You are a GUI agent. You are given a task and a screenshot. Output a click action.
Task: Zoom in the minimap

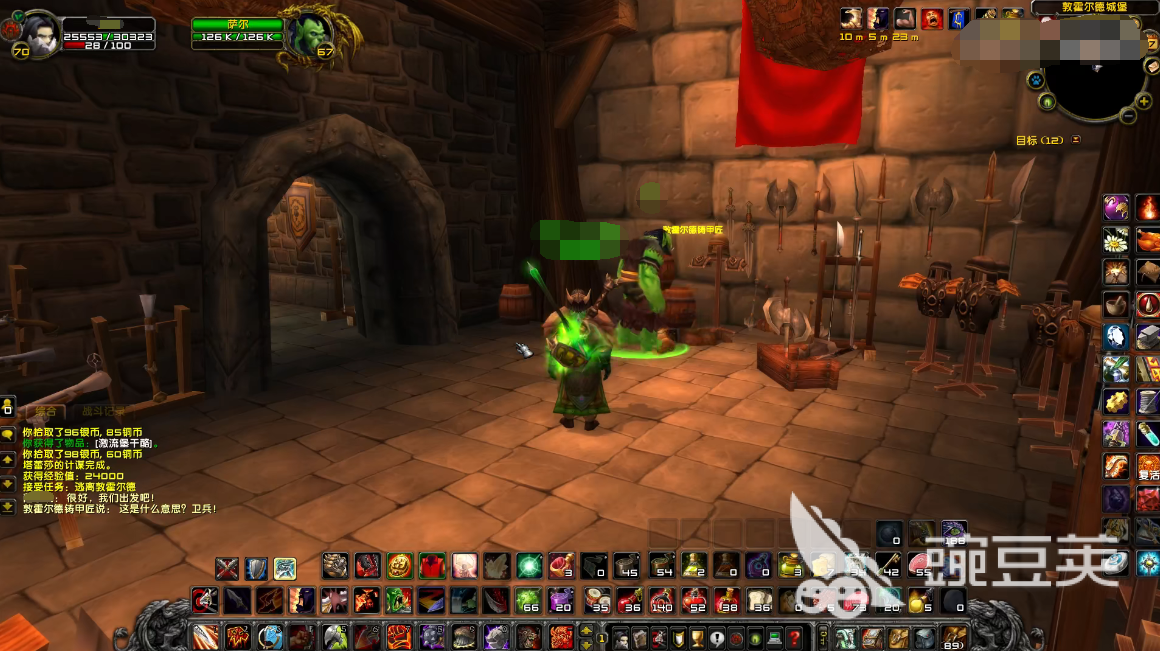pyautogui.click(x=1144, y=101)
